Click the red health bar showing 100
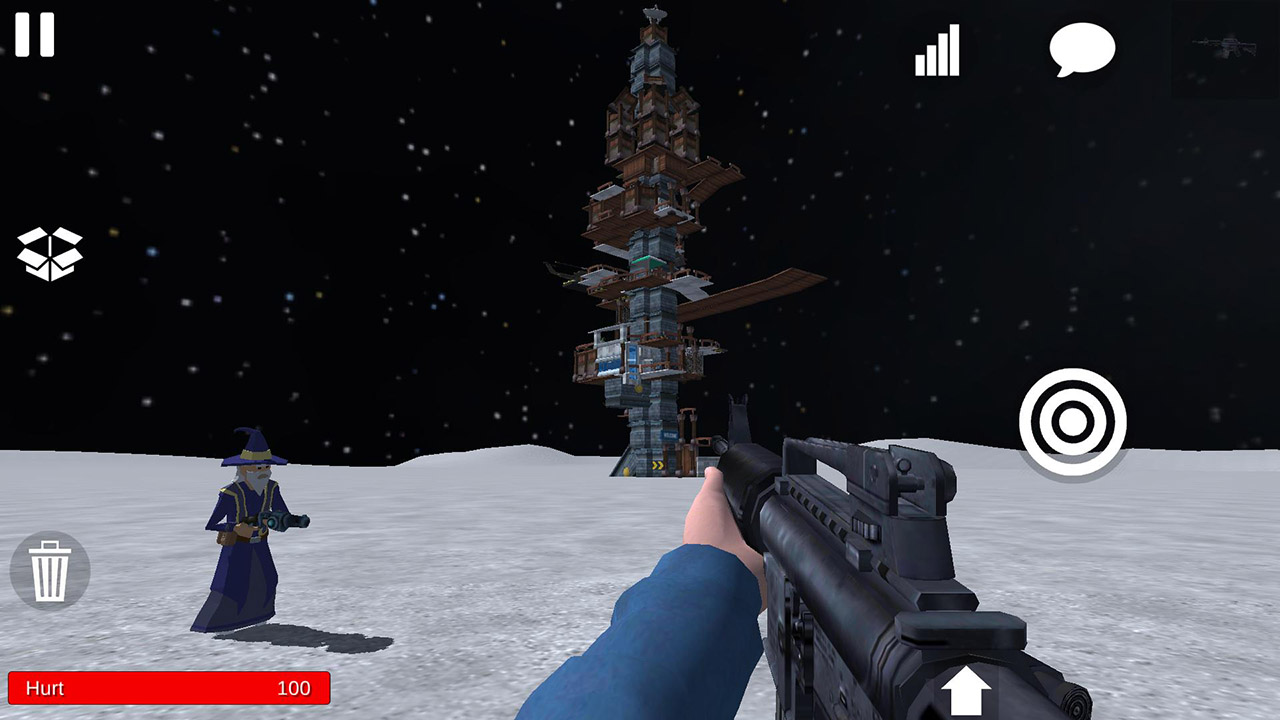The height and width of the screenshot is (720, 1280). point(170,689)
